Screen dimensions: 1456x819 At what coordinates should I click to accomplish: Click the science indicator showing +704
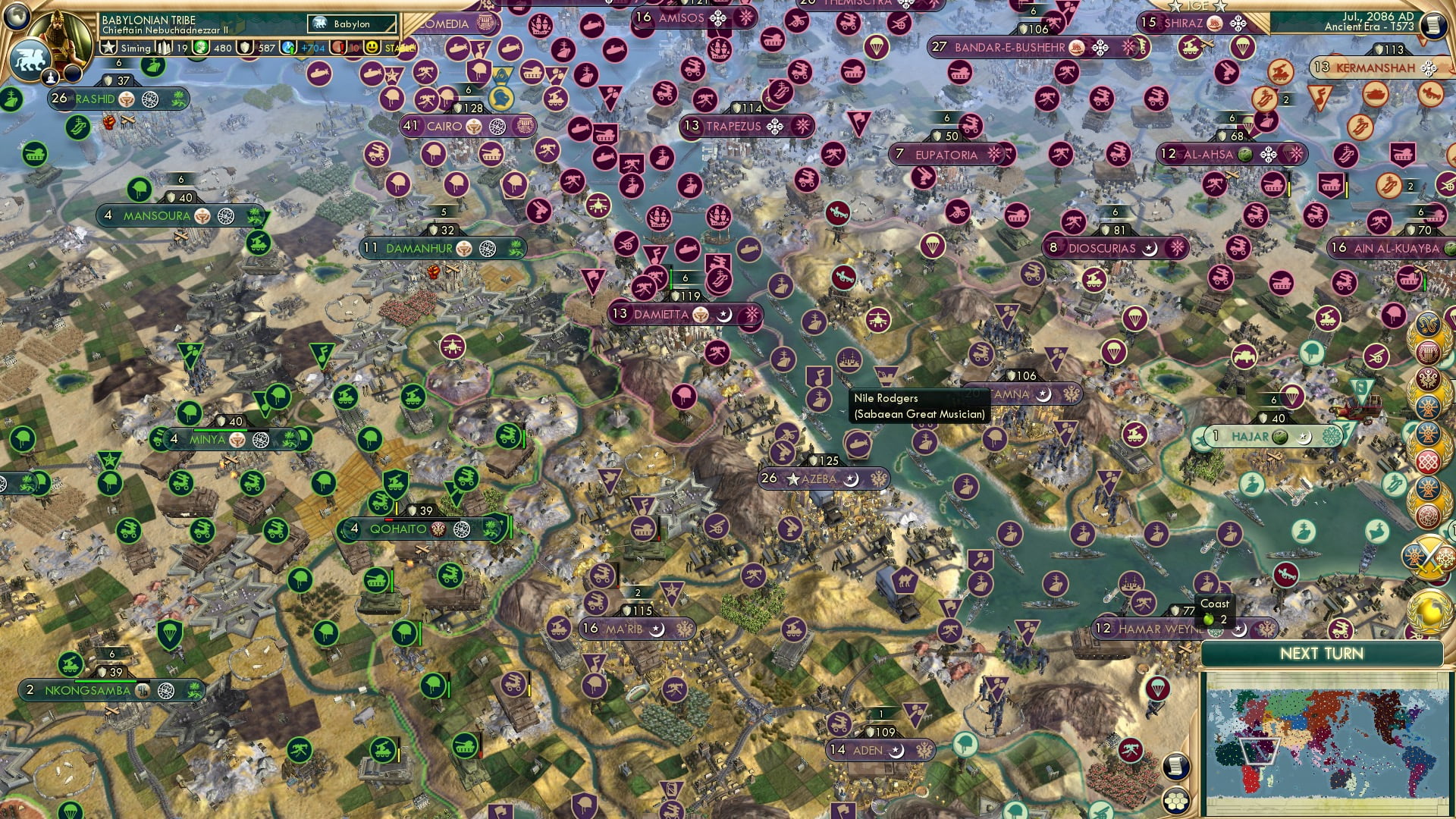[x=287, y=48]
